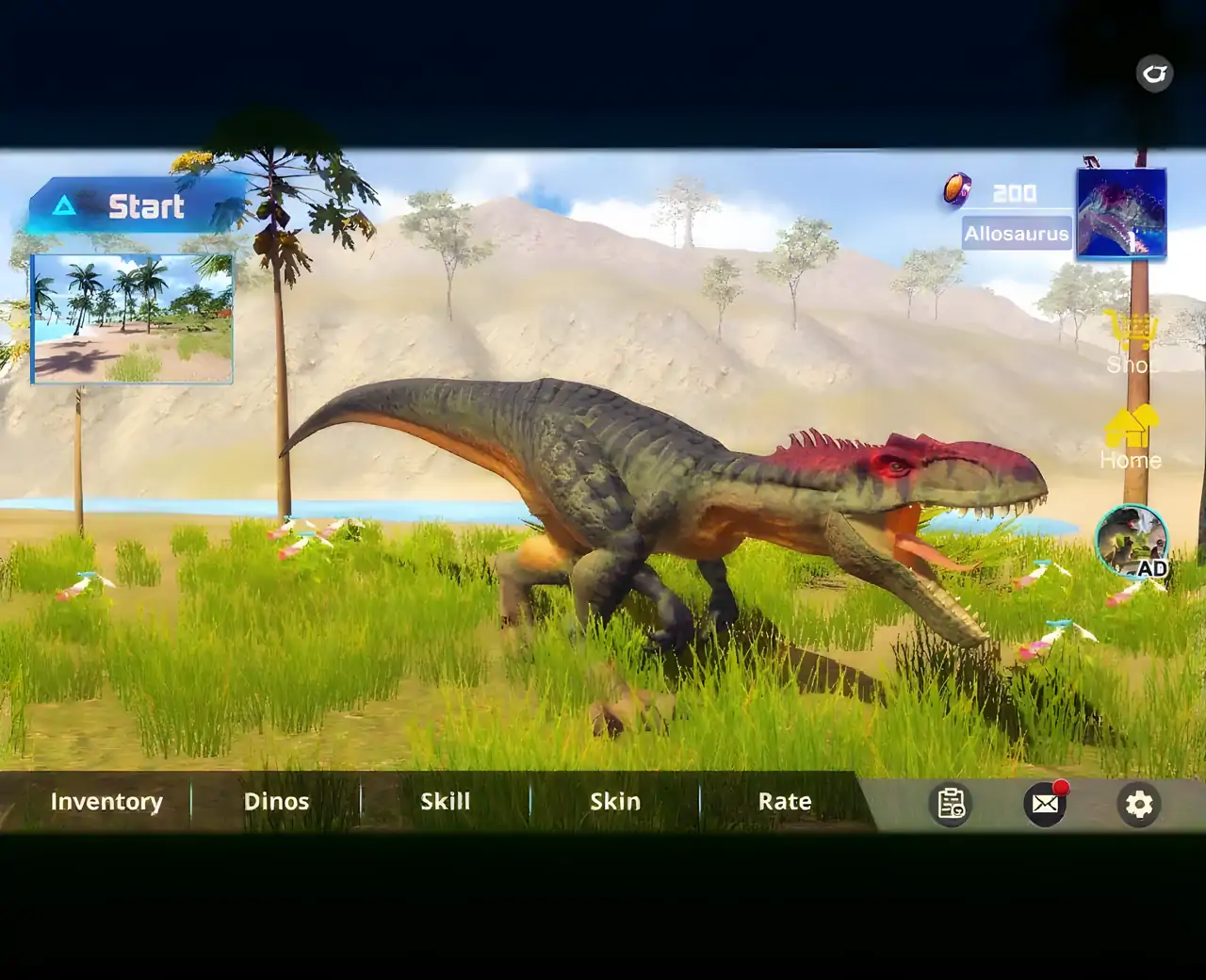
Task: Click the Allosaurus name label
Action: pos(1017,234)
